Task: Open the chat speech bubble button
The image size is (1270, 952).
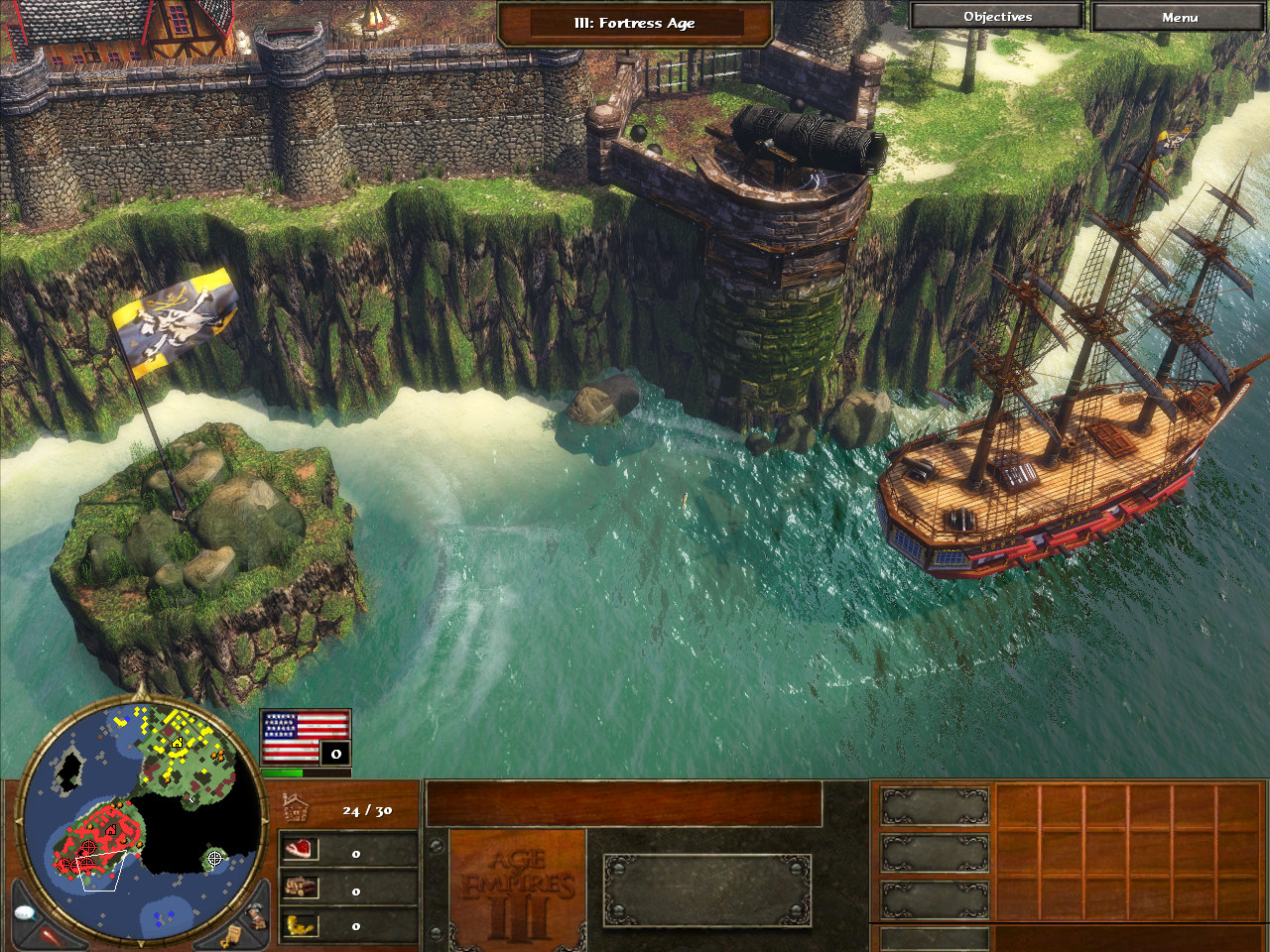Action: pos(27,911)
